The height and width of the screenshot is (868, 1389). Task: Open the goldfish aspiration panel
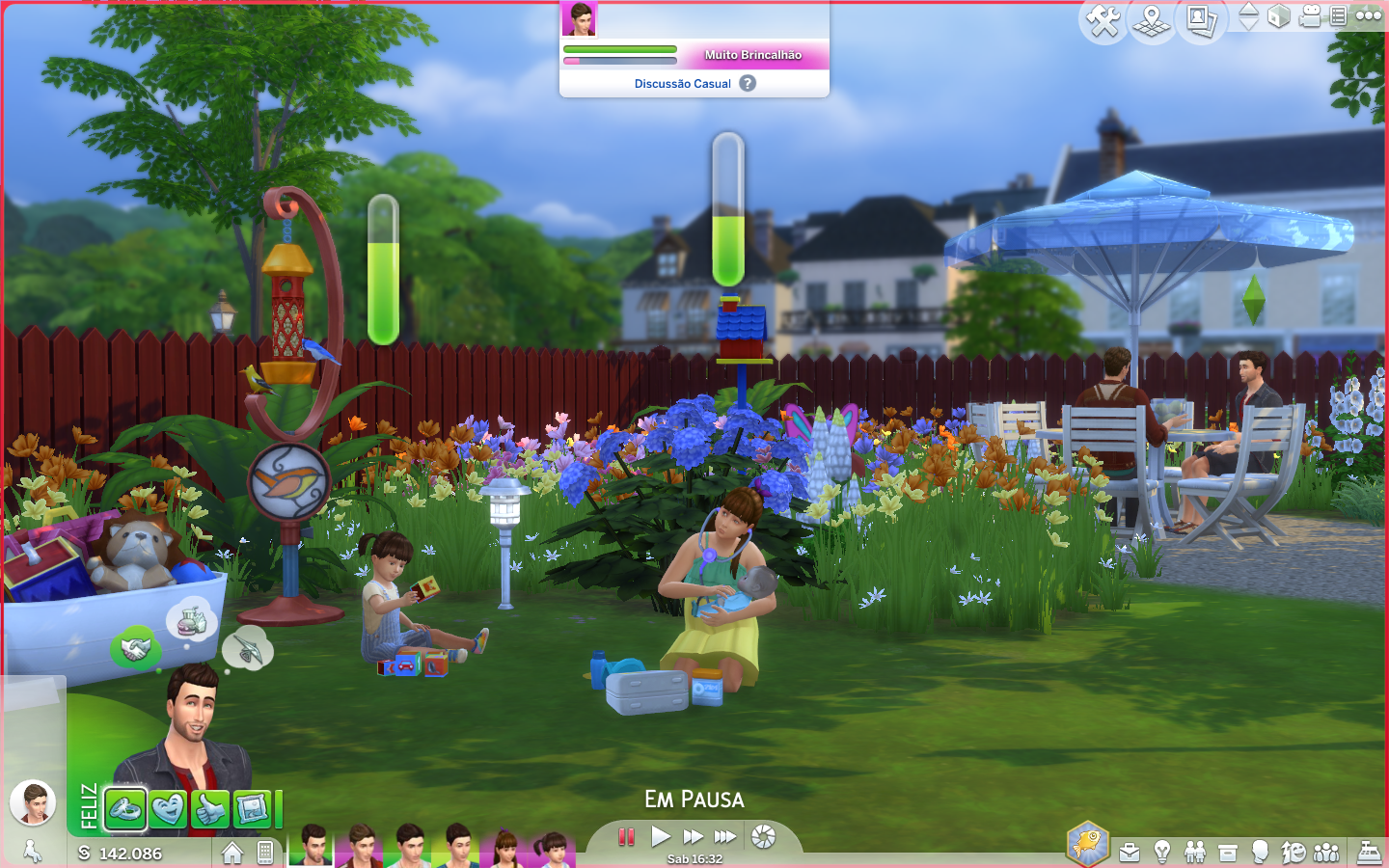tap(1087, 842)
